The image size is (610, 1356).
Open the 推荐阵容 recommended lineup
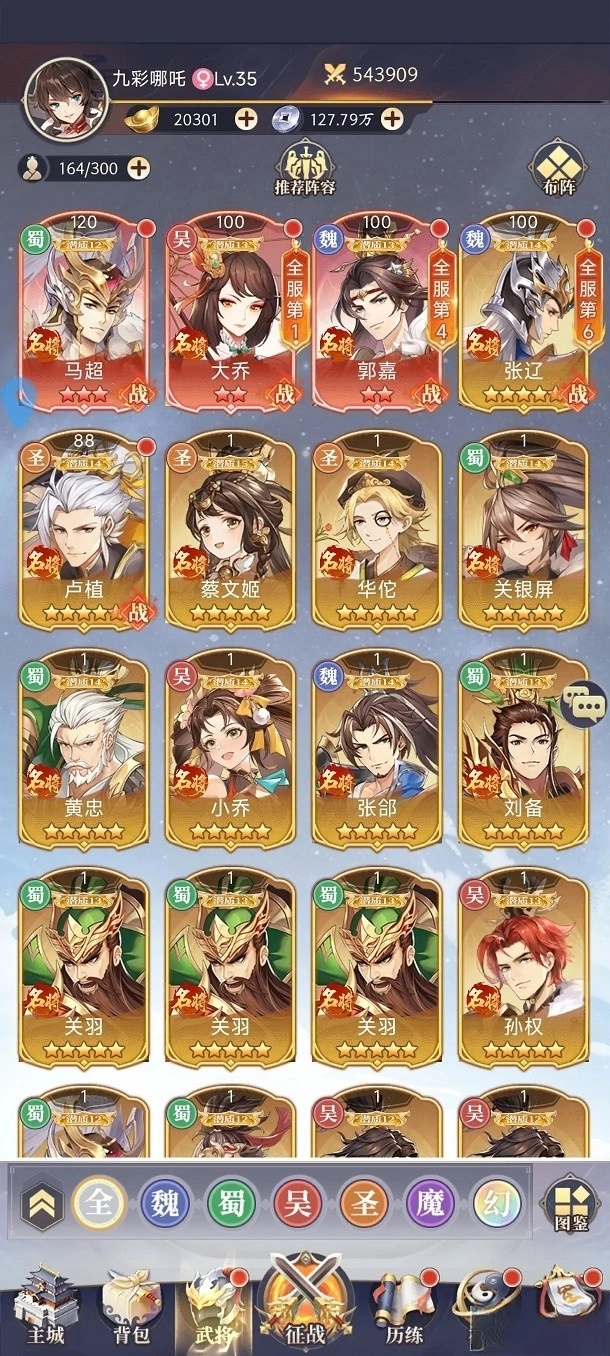coord(304,169)
